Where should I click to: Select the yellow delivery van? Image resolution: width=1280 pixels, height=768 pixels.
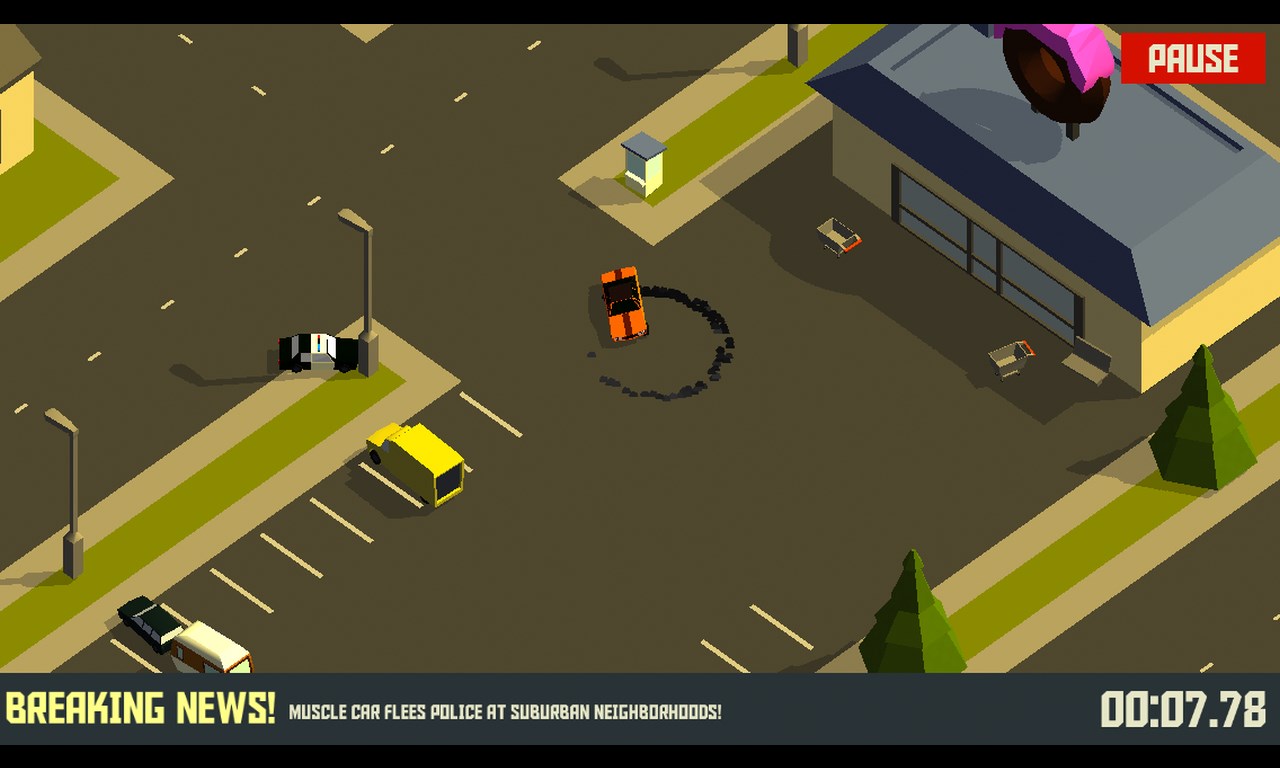tap(415, 465)
